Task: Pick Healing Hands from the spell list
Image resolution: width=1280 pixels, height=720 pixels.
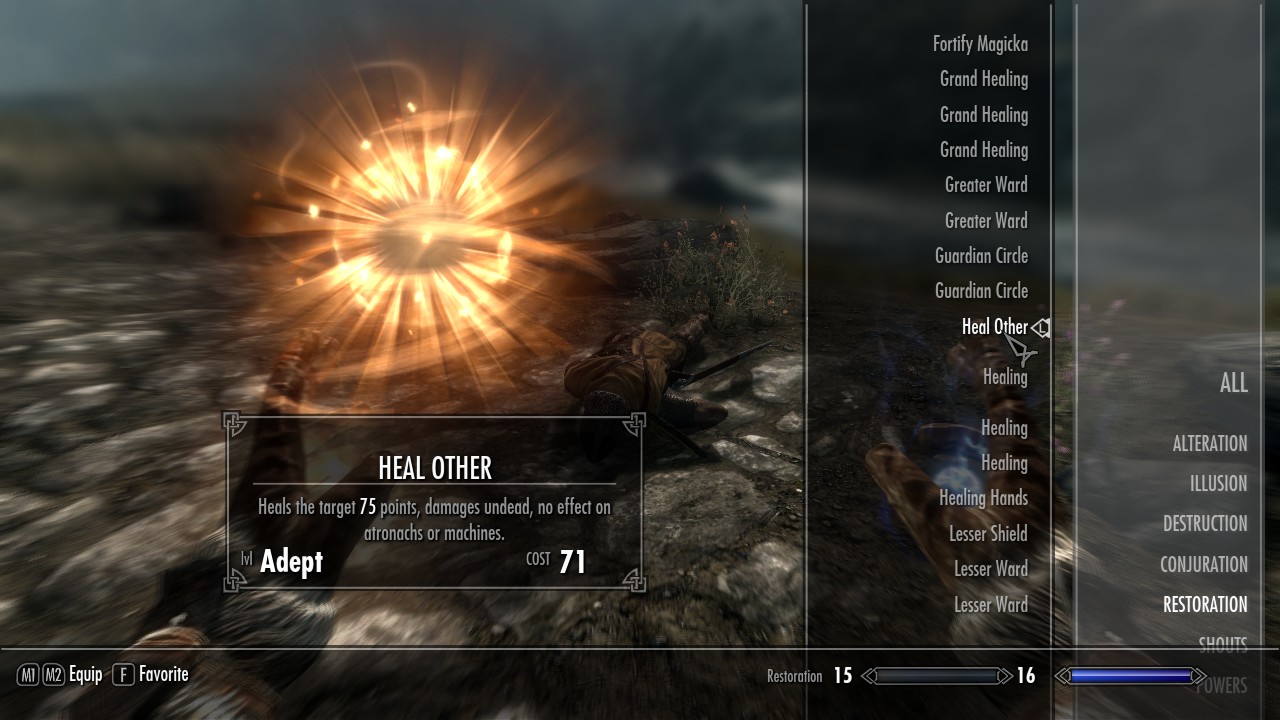Action: (x=983, y=498)
